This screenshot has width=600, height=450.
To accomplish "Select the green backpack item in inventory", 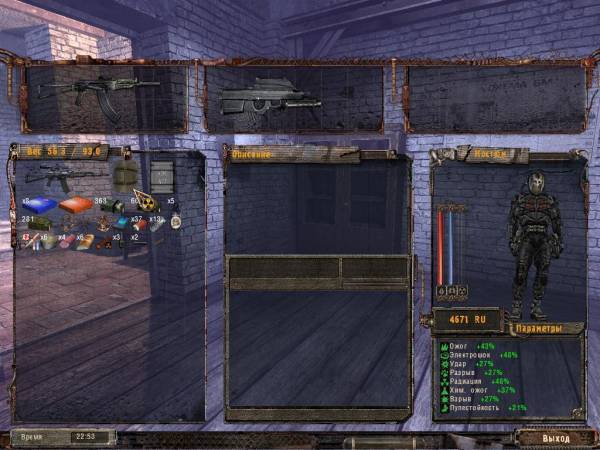I will click(124, 176).
